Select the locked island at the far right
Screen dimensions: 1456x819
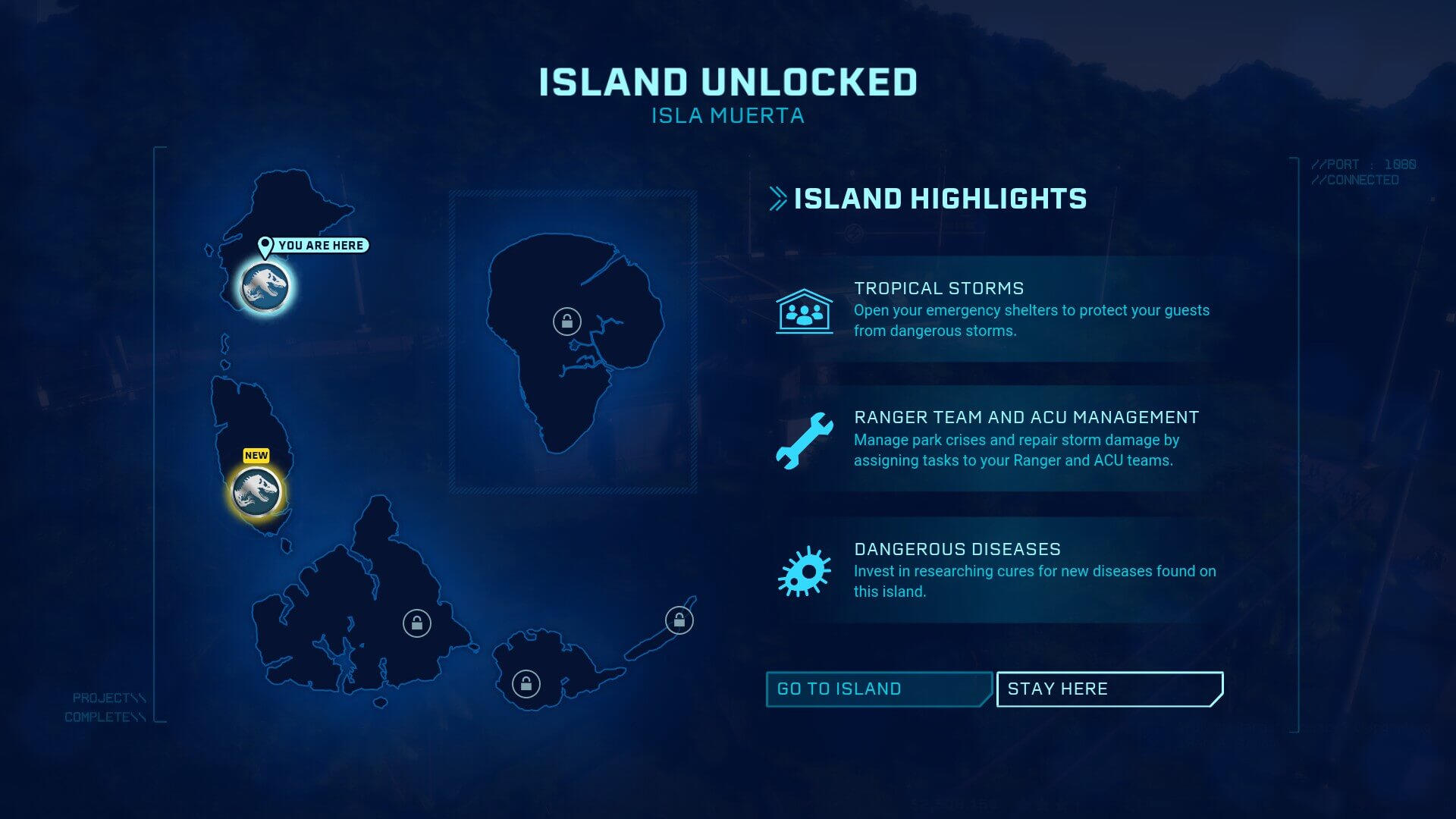pos(679,618)
